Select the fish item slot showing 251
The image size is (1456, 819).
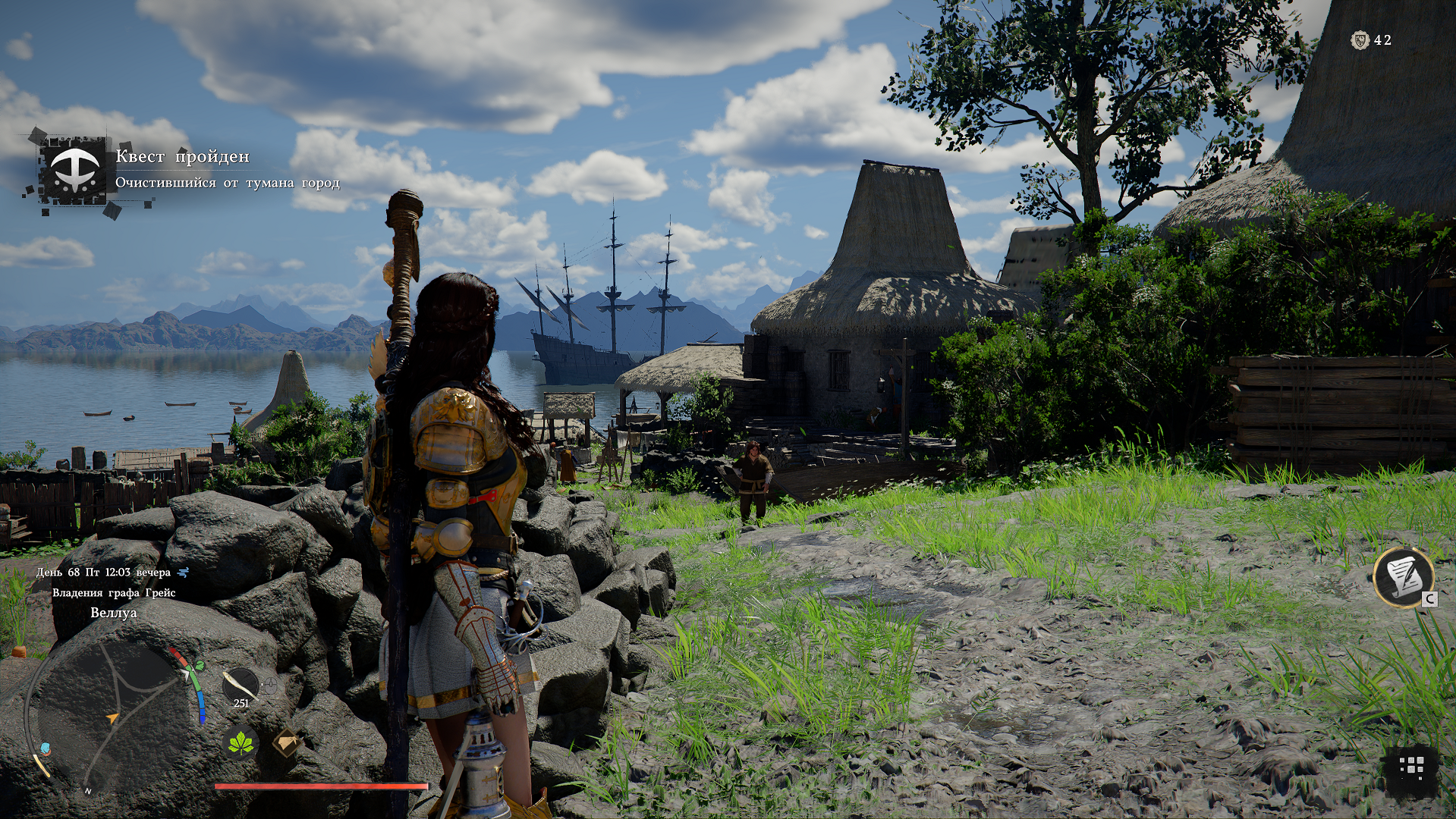[241, 686]
